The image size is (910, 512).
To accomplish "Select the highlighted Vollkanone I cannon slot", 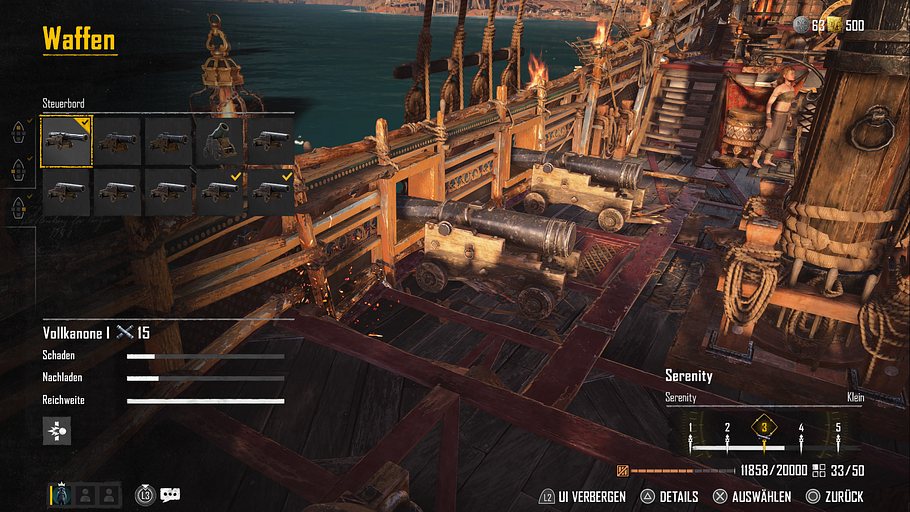I will click(66, 142).
